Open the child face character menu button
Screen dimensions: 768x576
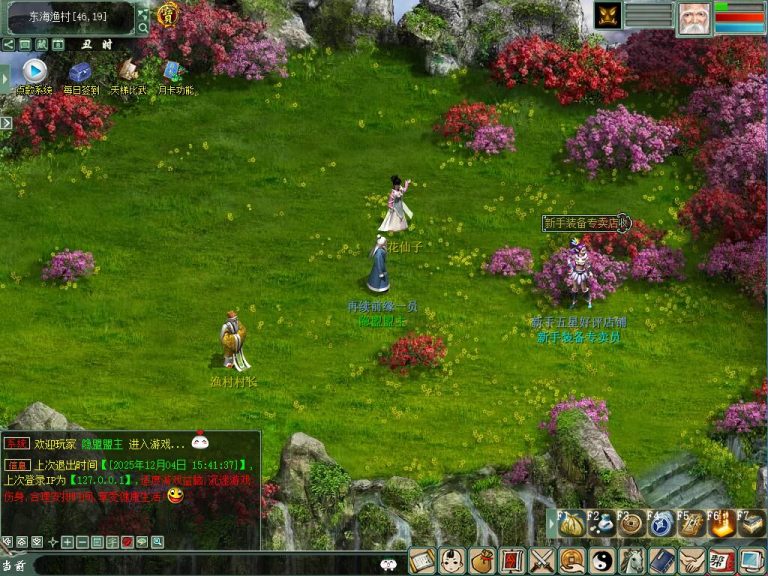point(452,561)
